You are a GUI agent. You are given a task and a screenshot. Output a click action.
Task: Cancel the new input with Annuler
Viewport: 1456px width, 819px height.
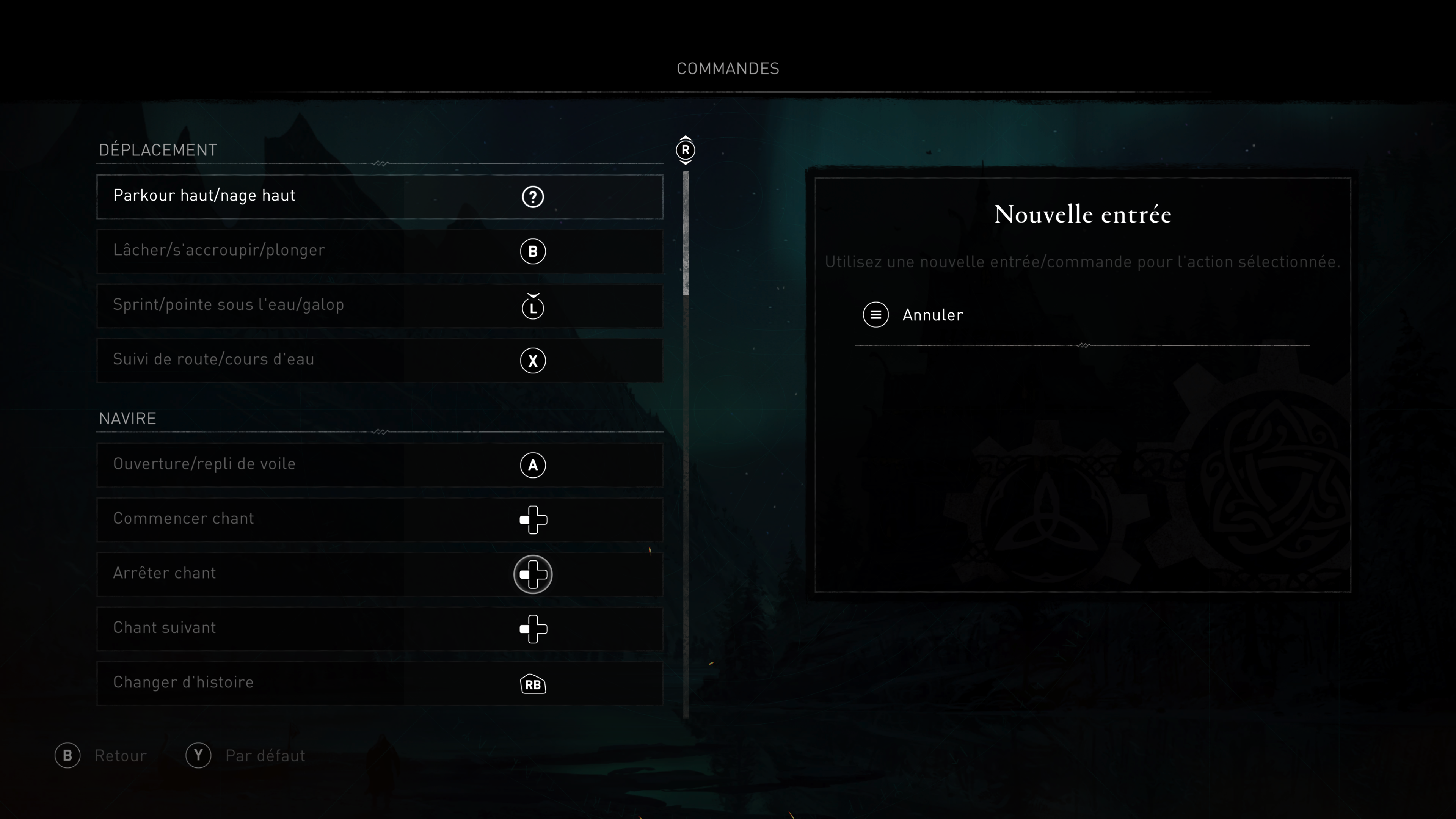pos(913,315)
